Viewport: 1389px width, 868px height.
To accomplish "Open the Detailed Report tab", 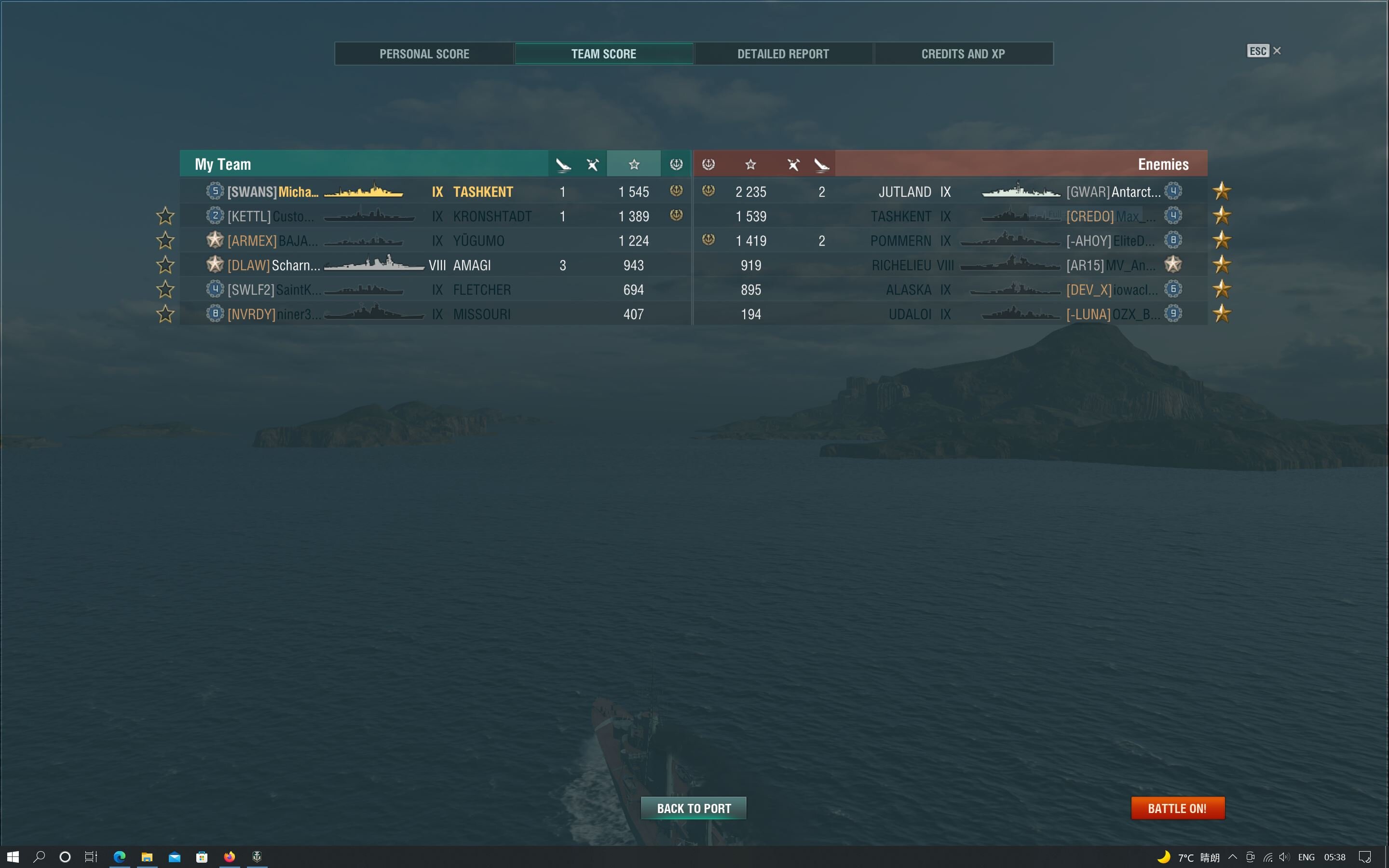I will [783, 54].
